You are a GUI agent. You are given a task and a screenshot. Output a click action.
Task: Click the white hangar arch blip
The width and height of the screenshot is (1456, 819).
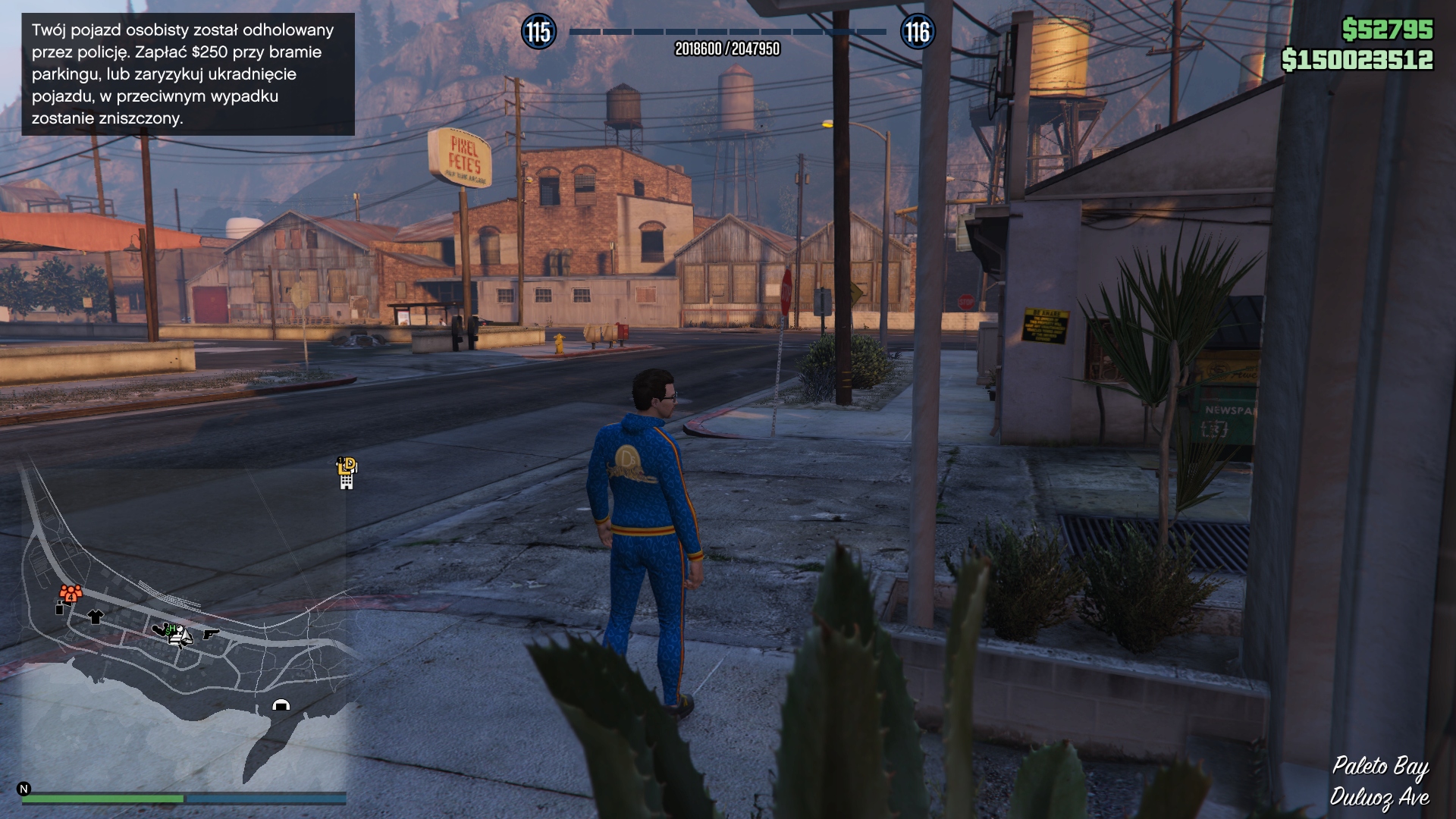281,705
